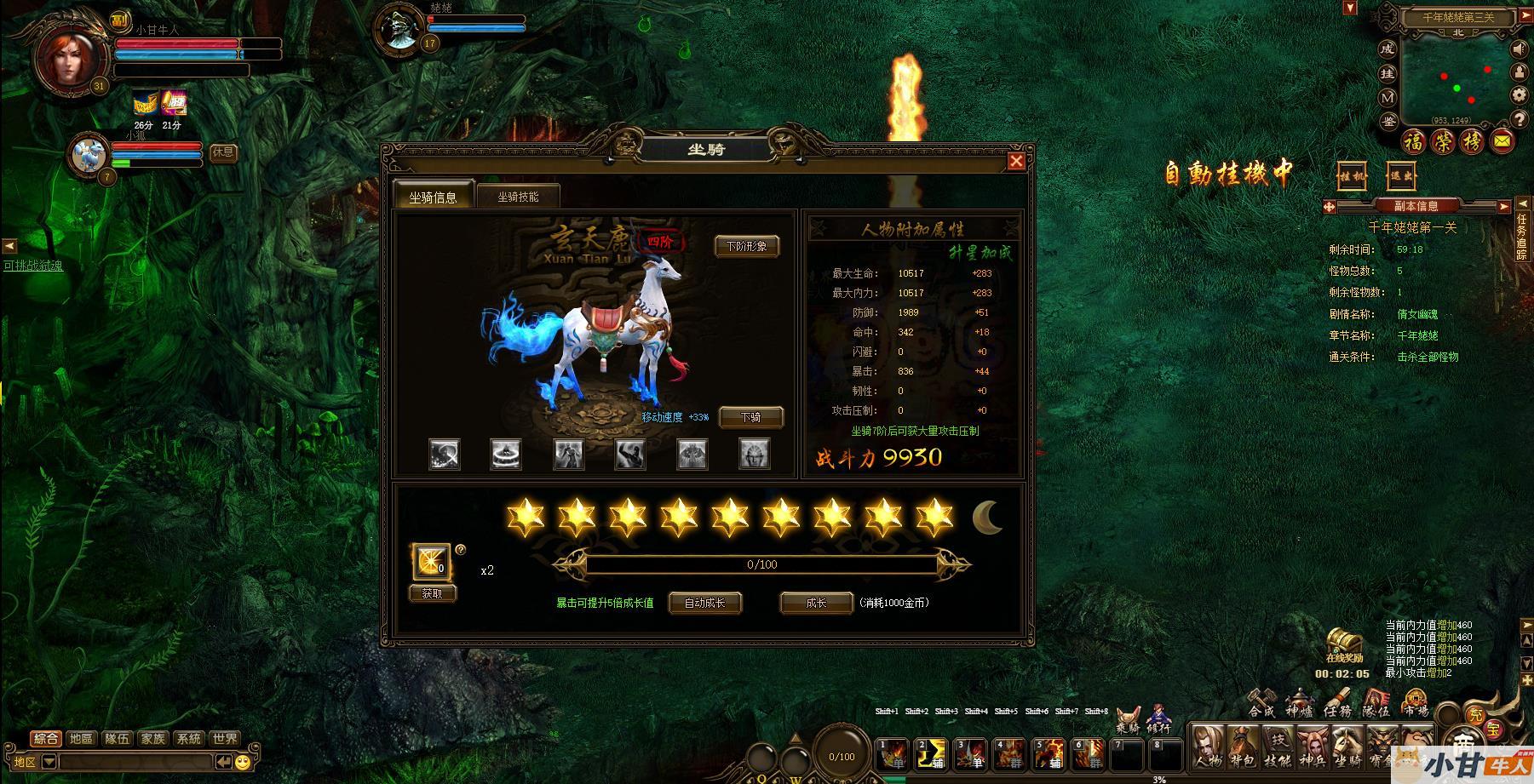Open the 背包 bag icon
1534x784 pixels.
1242,746
